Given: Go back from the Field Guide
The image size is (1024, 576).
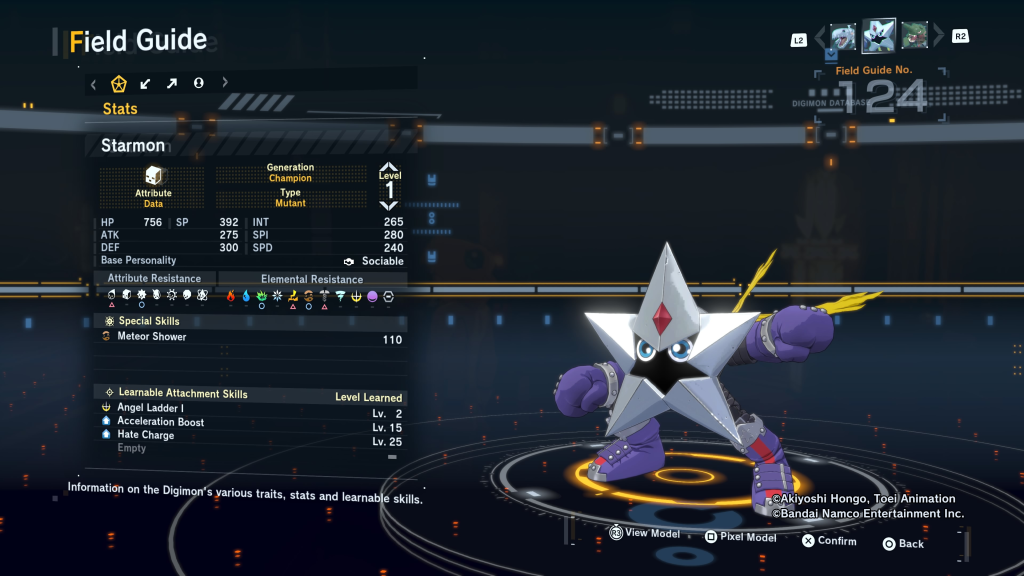Looking at the screenshot, I should [x=902, y=544].
